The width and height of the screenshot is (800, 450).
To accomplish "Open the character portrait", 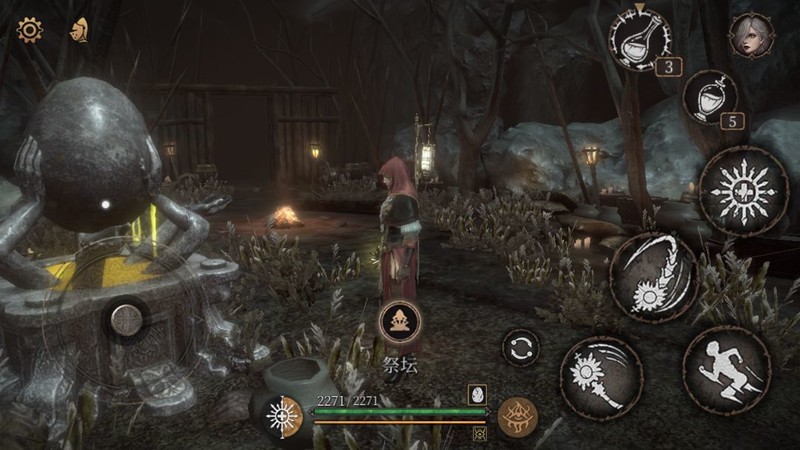I will [750, 35].
